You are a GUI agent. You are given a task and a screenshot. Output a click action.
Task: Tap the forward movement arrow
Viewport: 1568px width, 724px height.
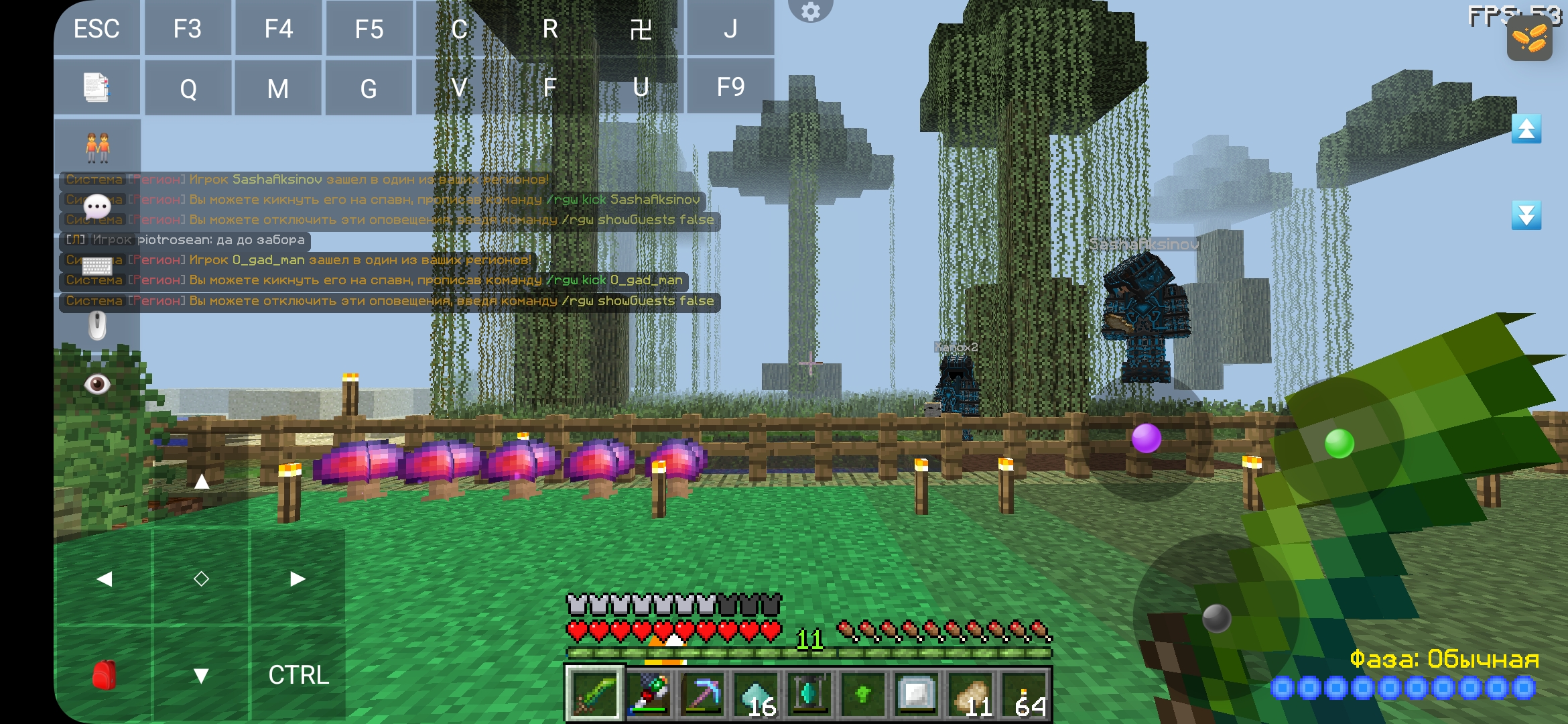pyautogui.click(x=201, y=481)
